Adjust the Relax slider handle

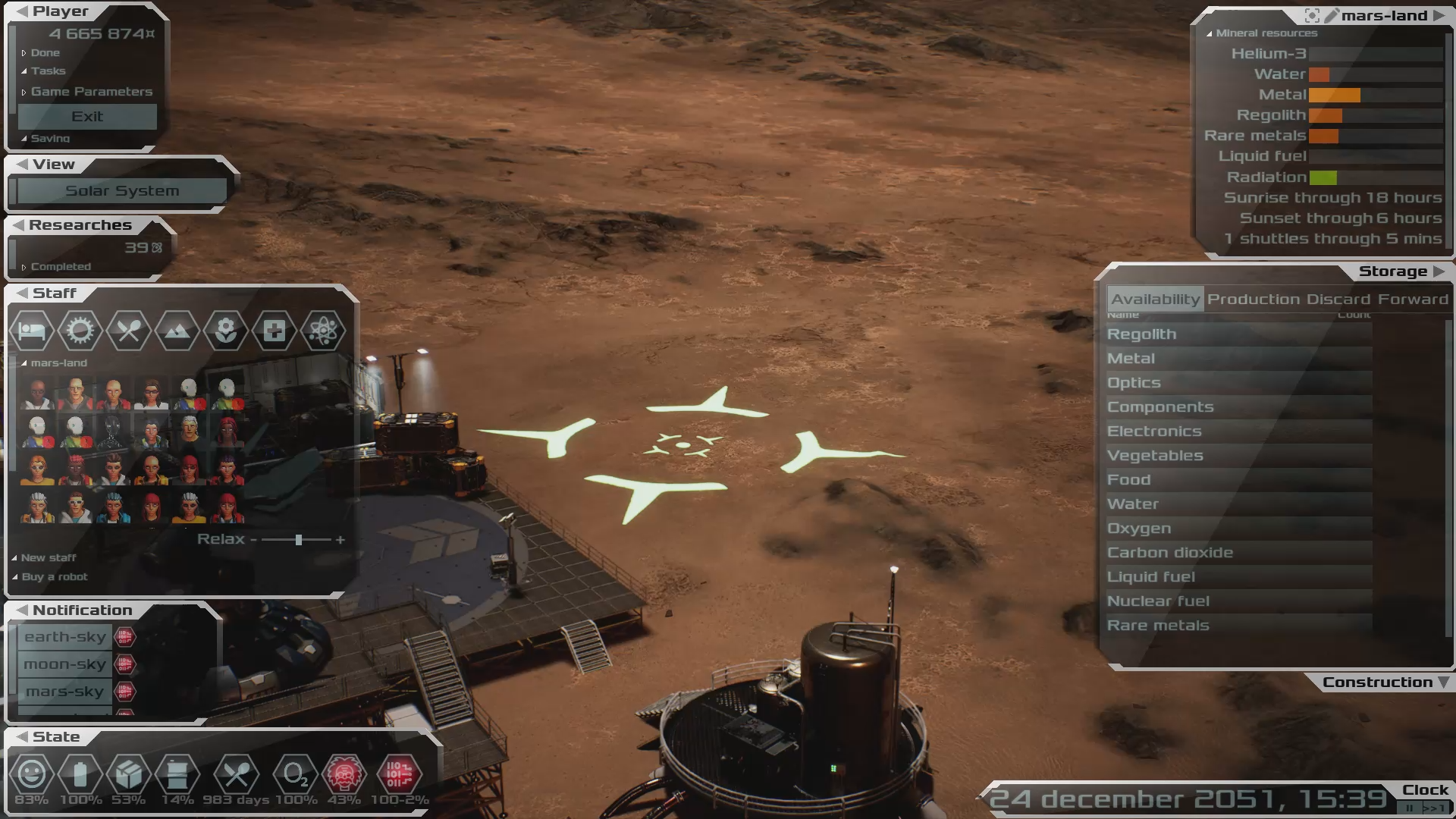coord(299,540)
